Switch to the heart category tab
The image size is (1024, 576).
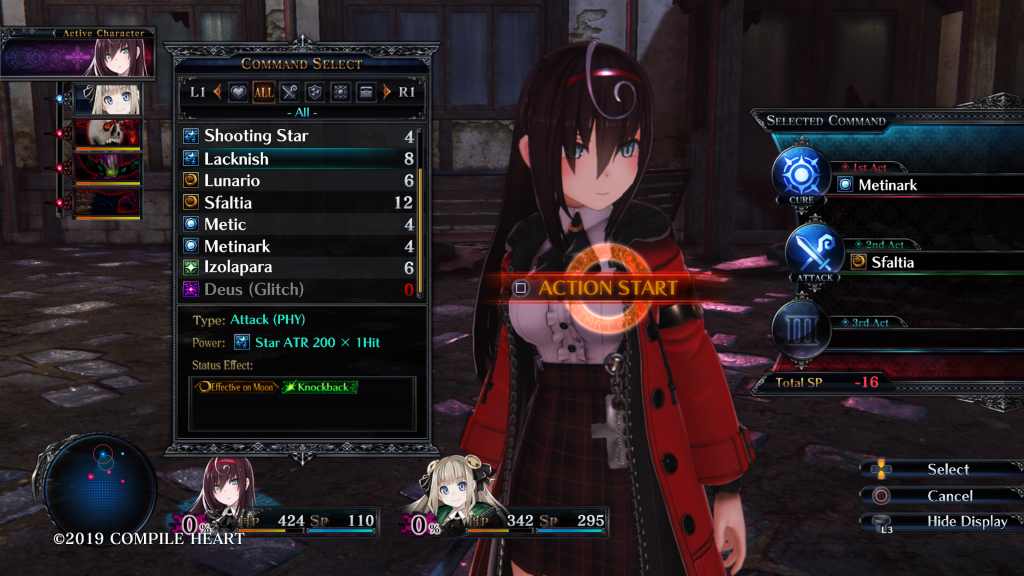(238, 92)
